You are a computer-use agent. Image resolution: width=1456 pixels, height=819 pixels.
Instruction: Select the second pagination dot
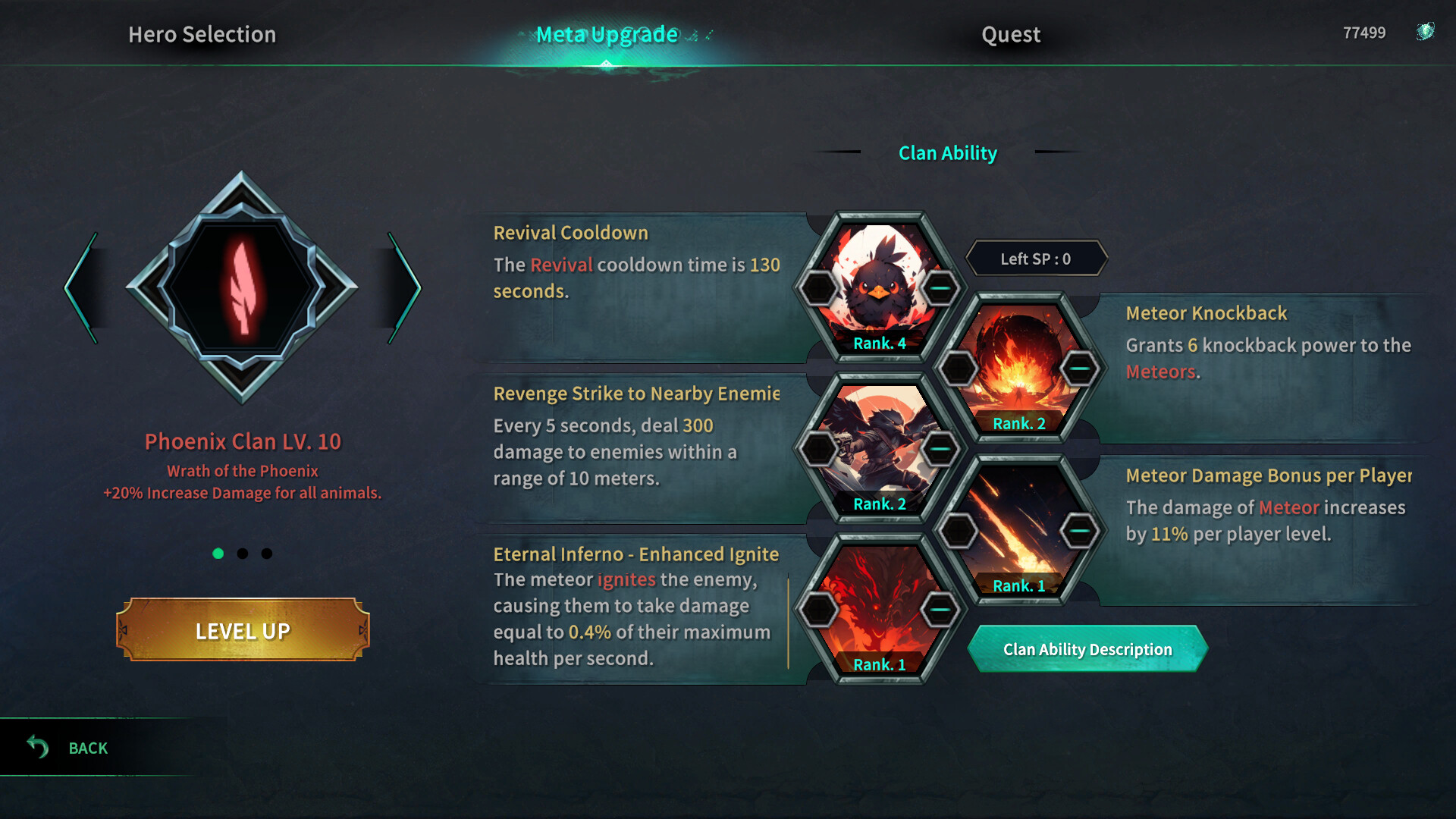point(243,554)
